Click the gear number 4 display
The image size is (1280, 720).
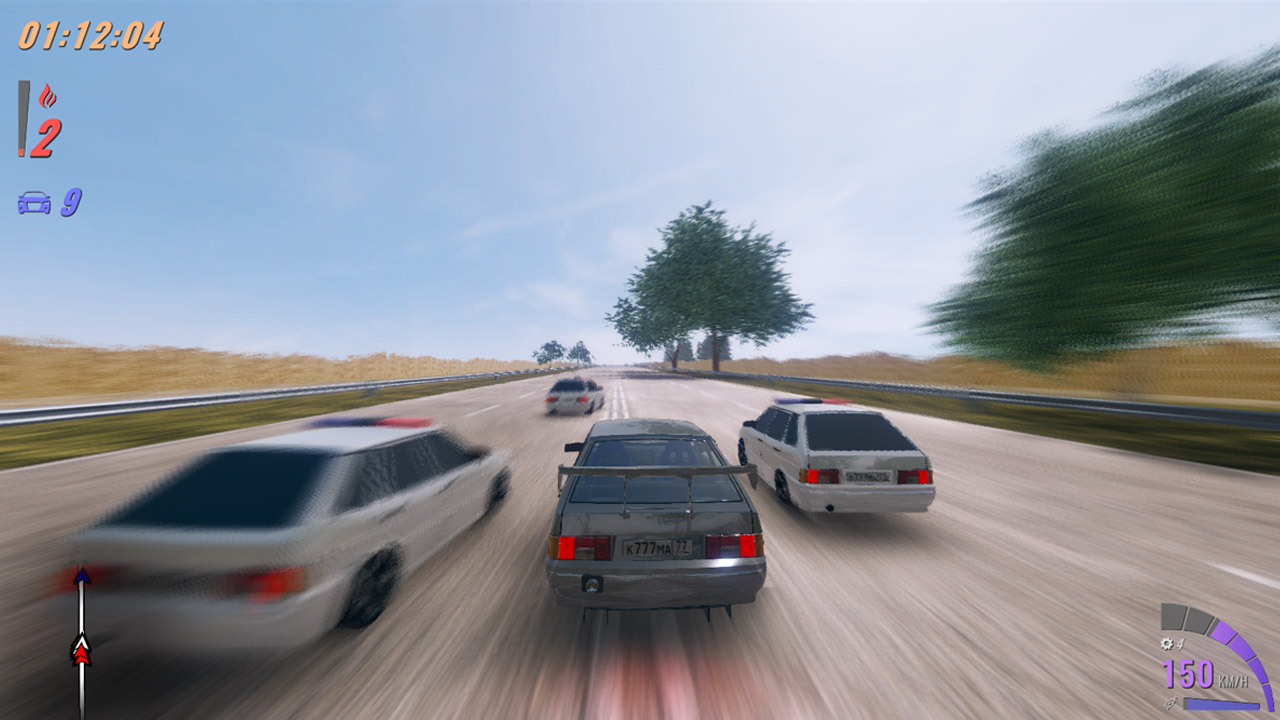[x=1180, y=643]
